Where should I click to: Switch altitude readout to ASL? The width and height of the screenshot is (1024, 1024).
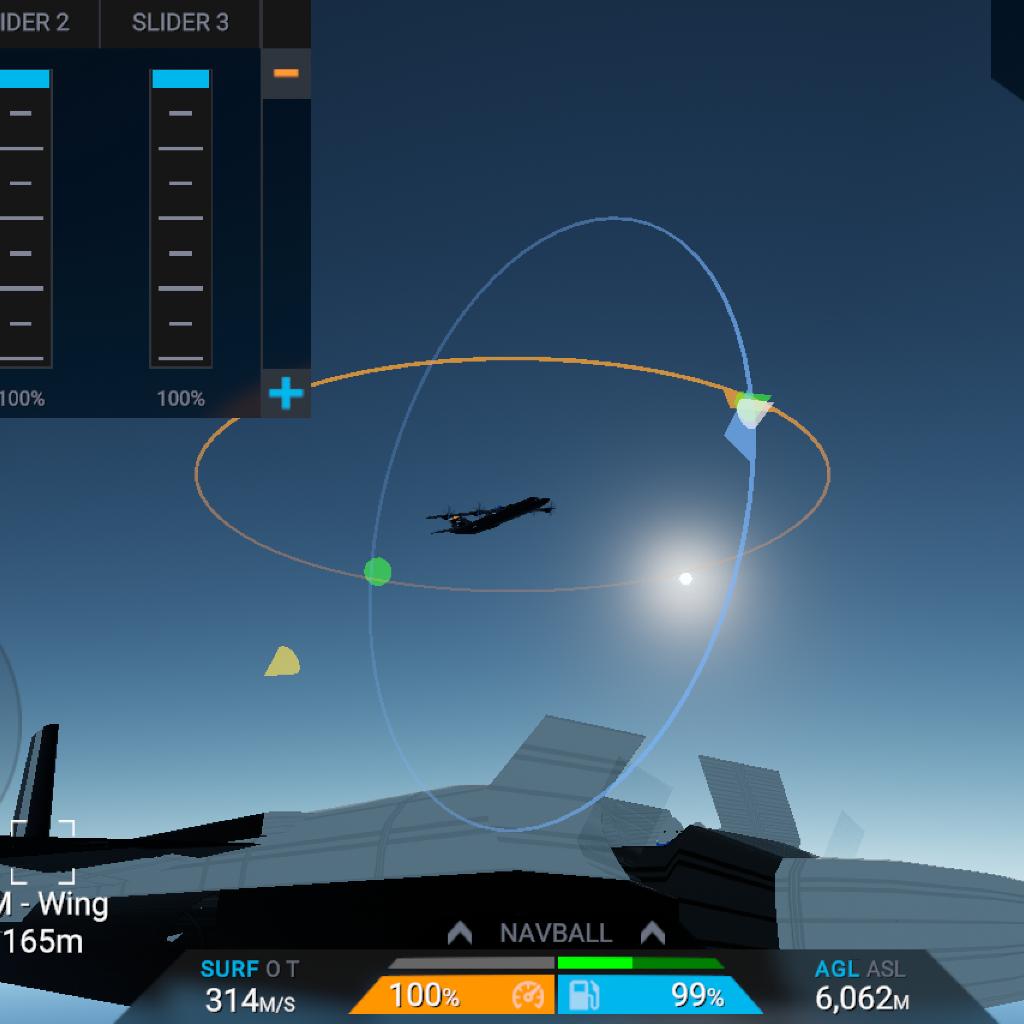point(886,969)
